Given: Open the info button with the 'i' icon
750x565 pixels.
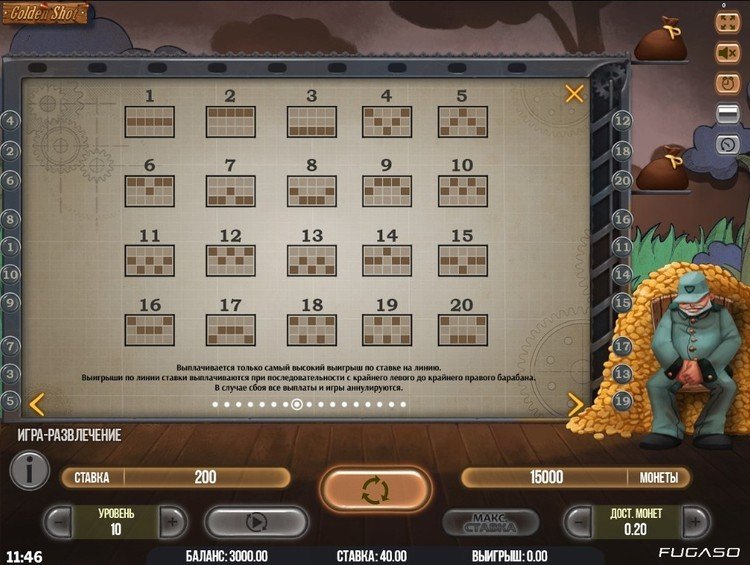Looking at the screenshot, I should pyautogui.click(x=29, y=470).
